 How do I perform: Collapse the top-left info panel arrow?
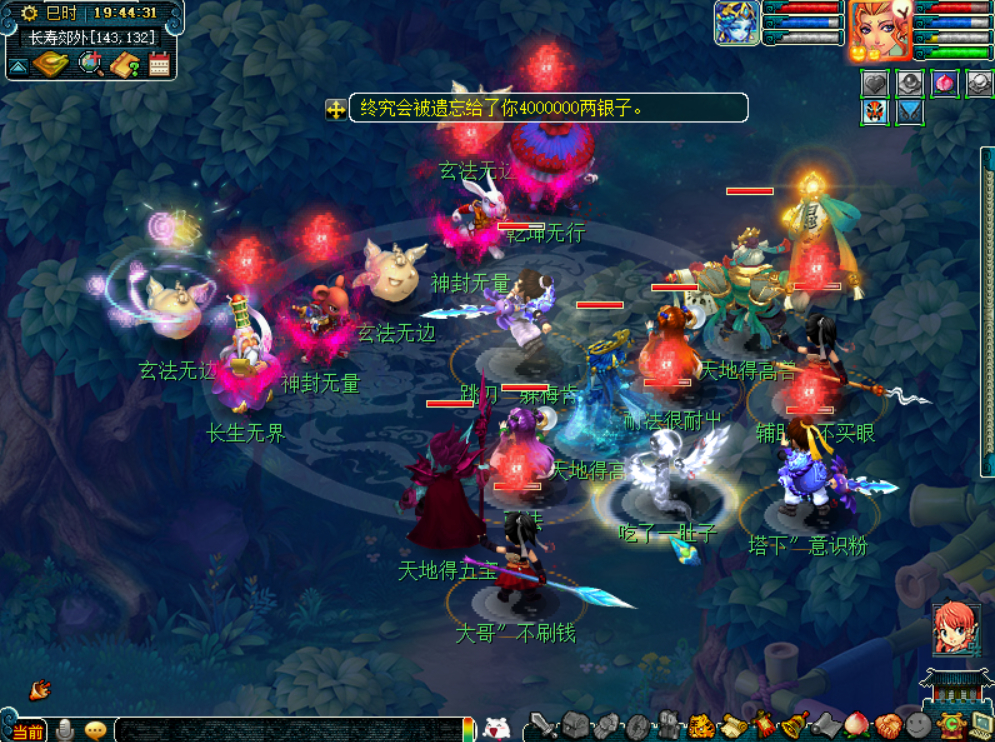tap(18, 67)
